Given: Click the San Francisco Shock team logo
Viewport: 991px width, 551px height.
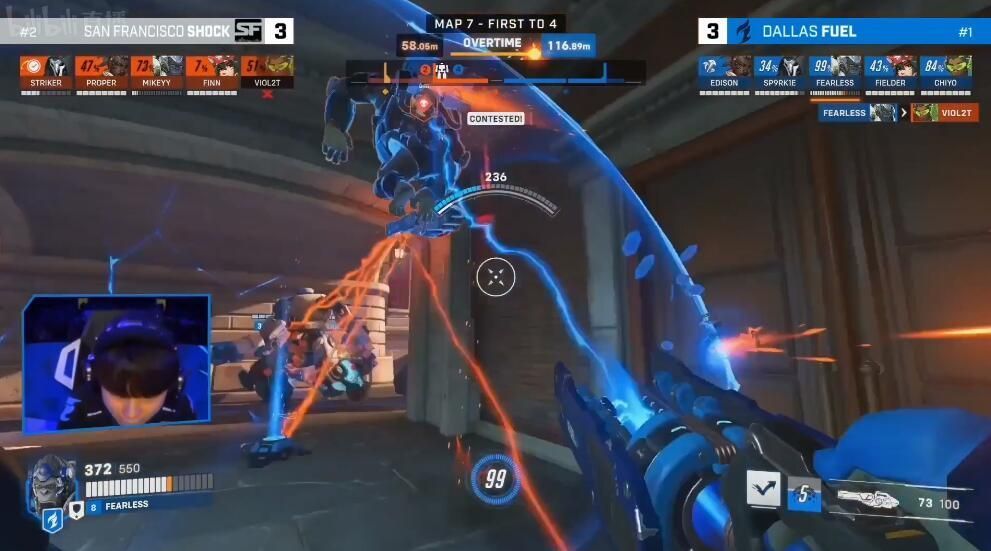Looking at the screenshot, I should click(247, 31).
